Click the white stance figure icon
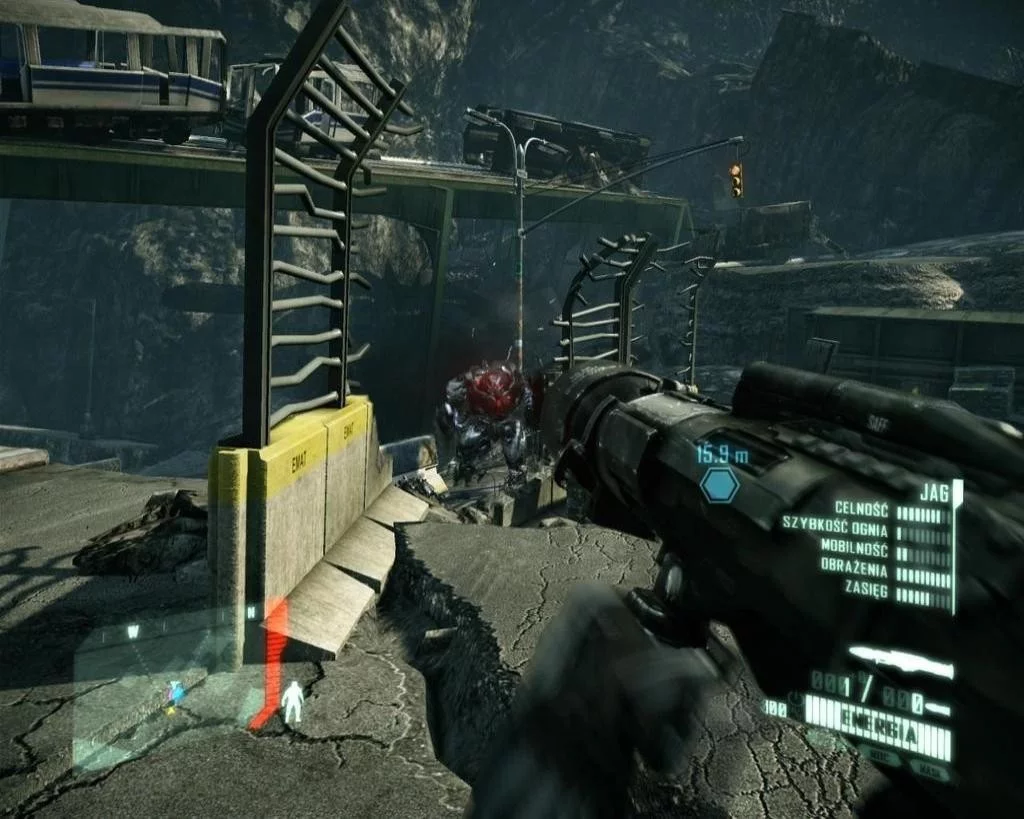 pyautogui.click(x=292, y=702)
